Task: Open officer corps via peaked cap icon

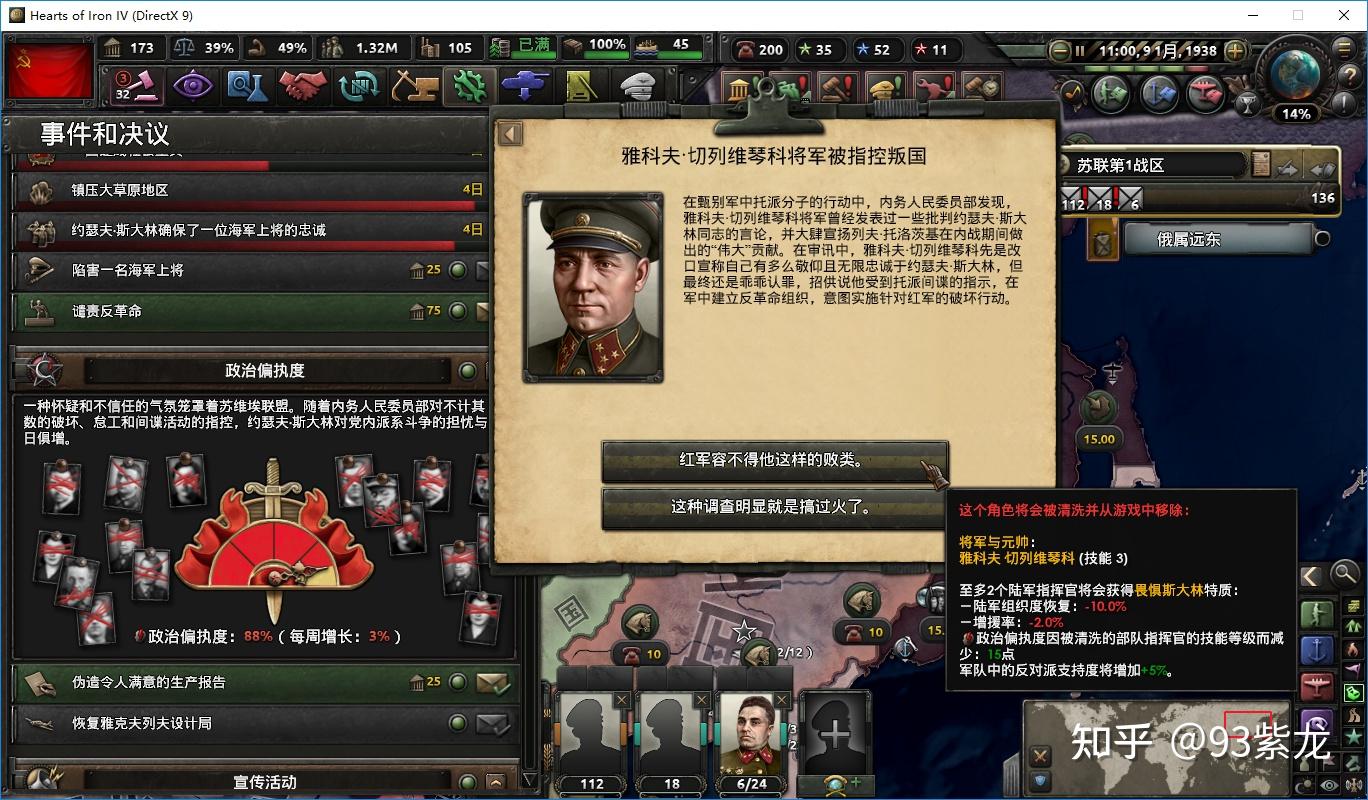Action: click(x=637, y=85)
